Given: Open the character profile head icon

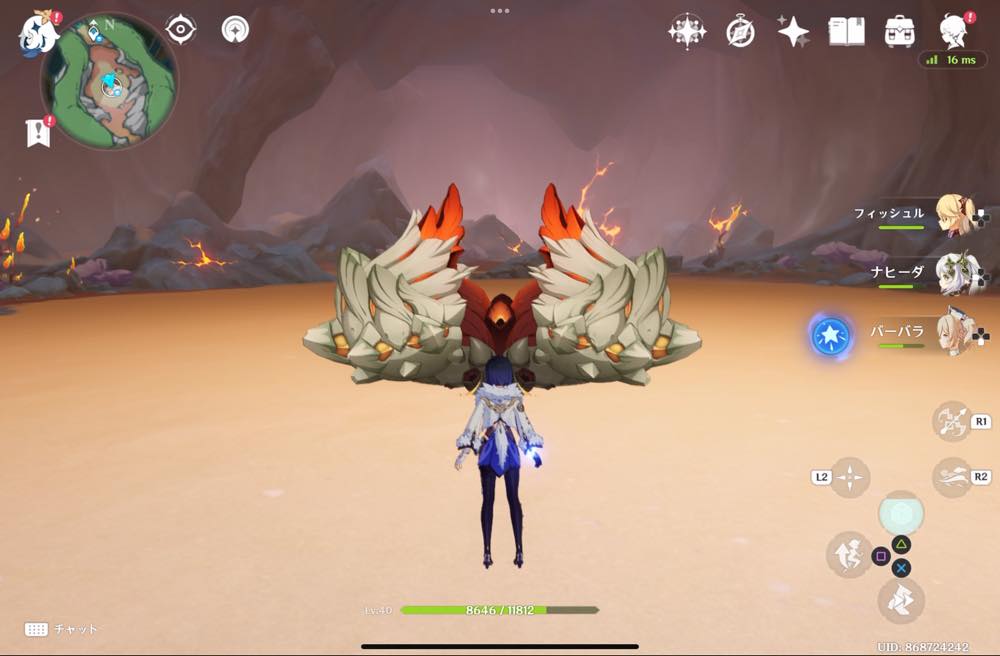Looking at the screenshot, I should pyautogui.click(x=953, y=32).
